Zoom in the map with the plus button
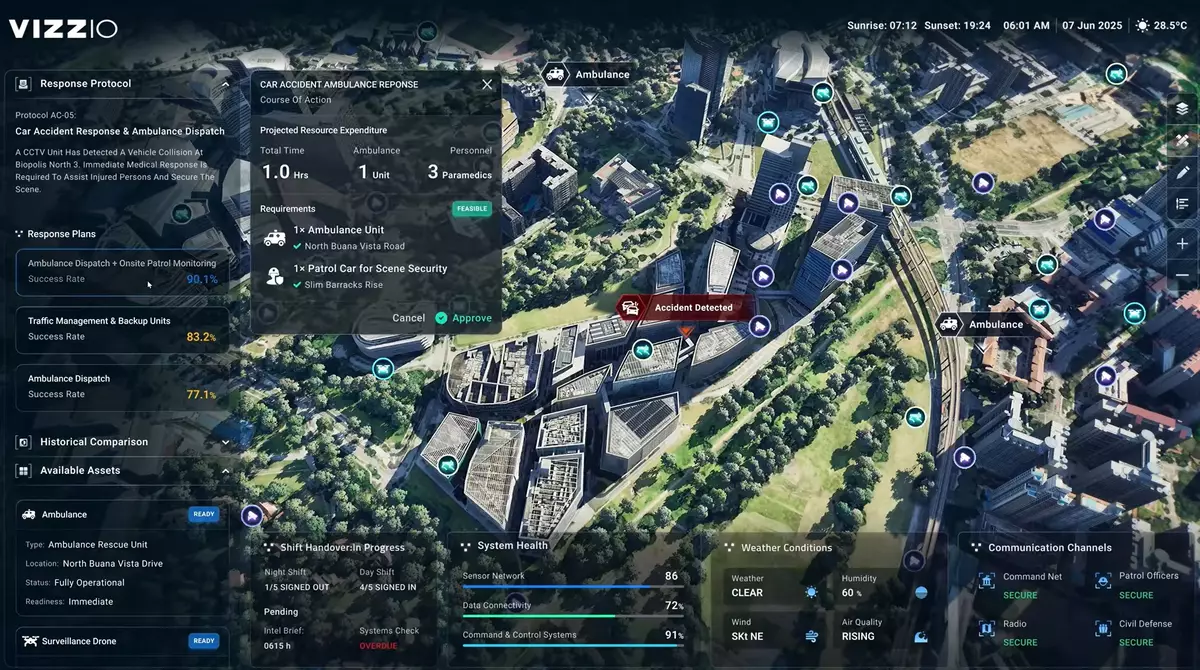 pos(1182,244)
